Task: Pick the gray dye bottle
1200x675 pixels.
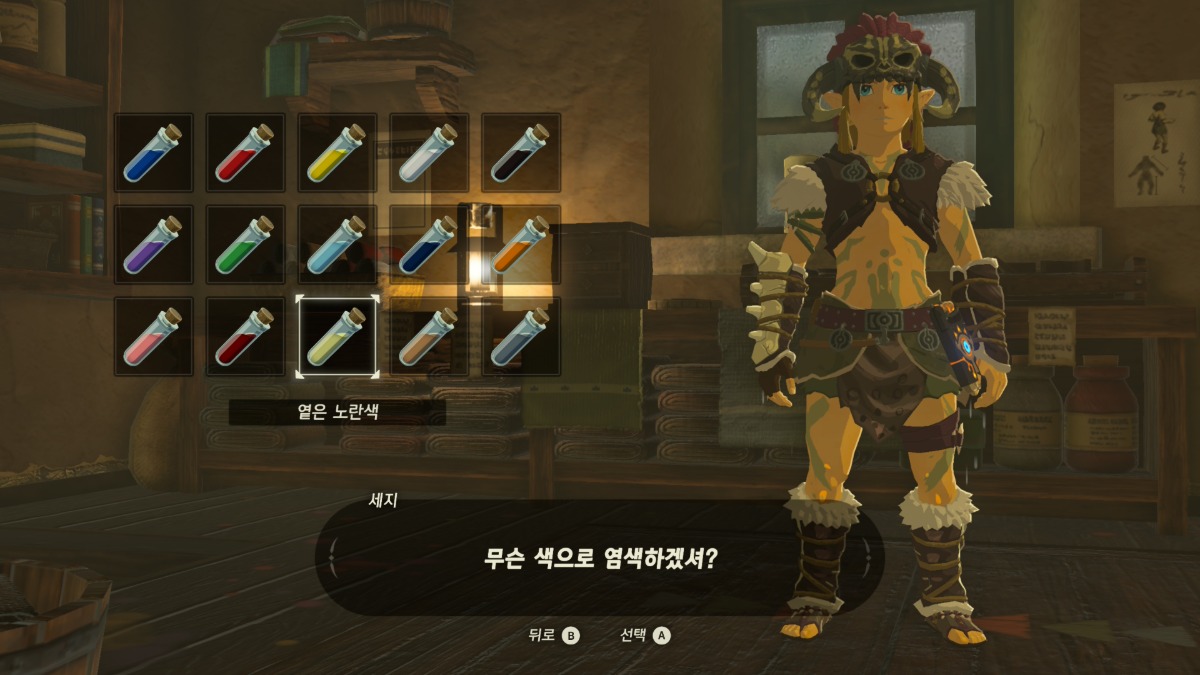Action: tap(521, 336)
